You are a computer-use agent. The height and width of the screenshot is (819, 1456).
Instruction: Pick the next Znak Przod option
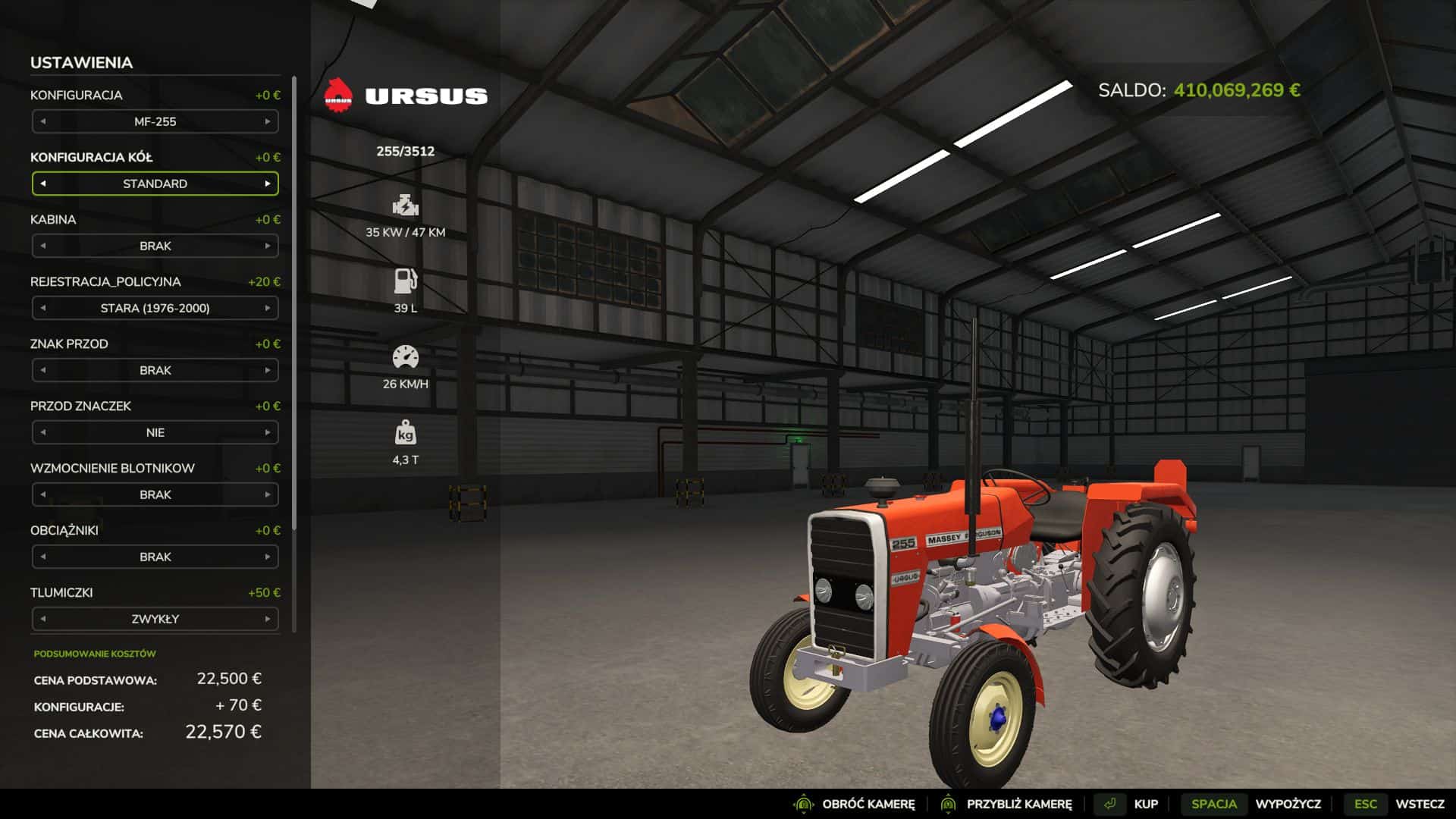click(x=268, y=370)
